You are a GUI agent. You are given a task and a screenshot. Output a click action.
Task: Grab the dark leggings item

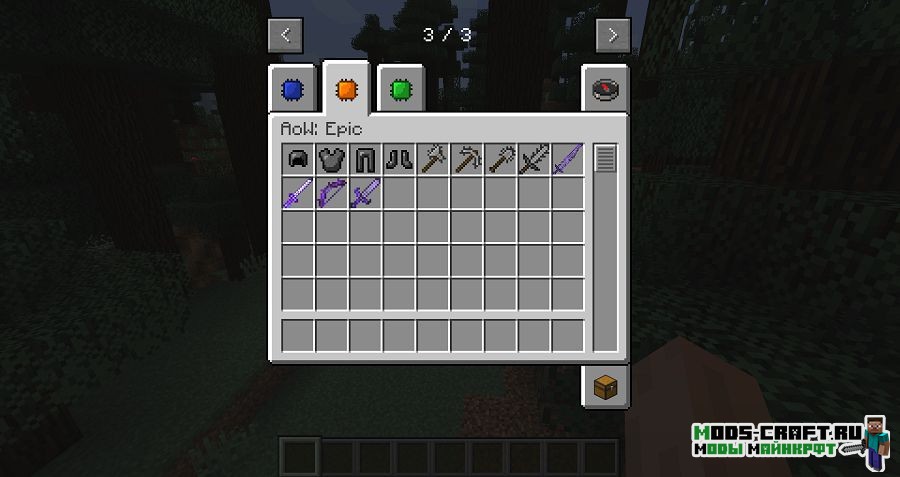pyautogui.click(x=366, y=159)
